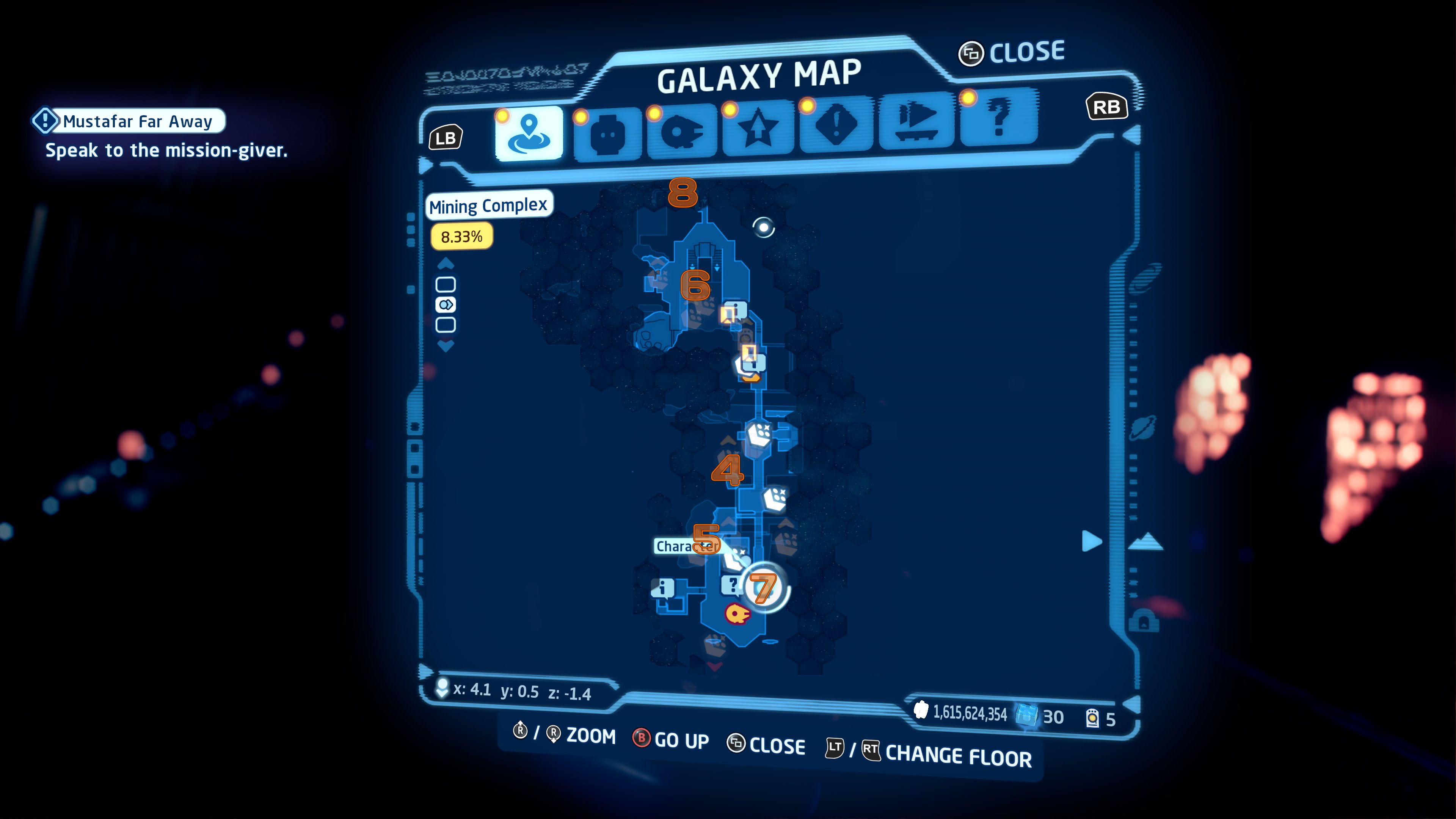Toggle the highlighted eye filter checkbox
Viewport: 1456px width, 819px height.
pos(447,305)
